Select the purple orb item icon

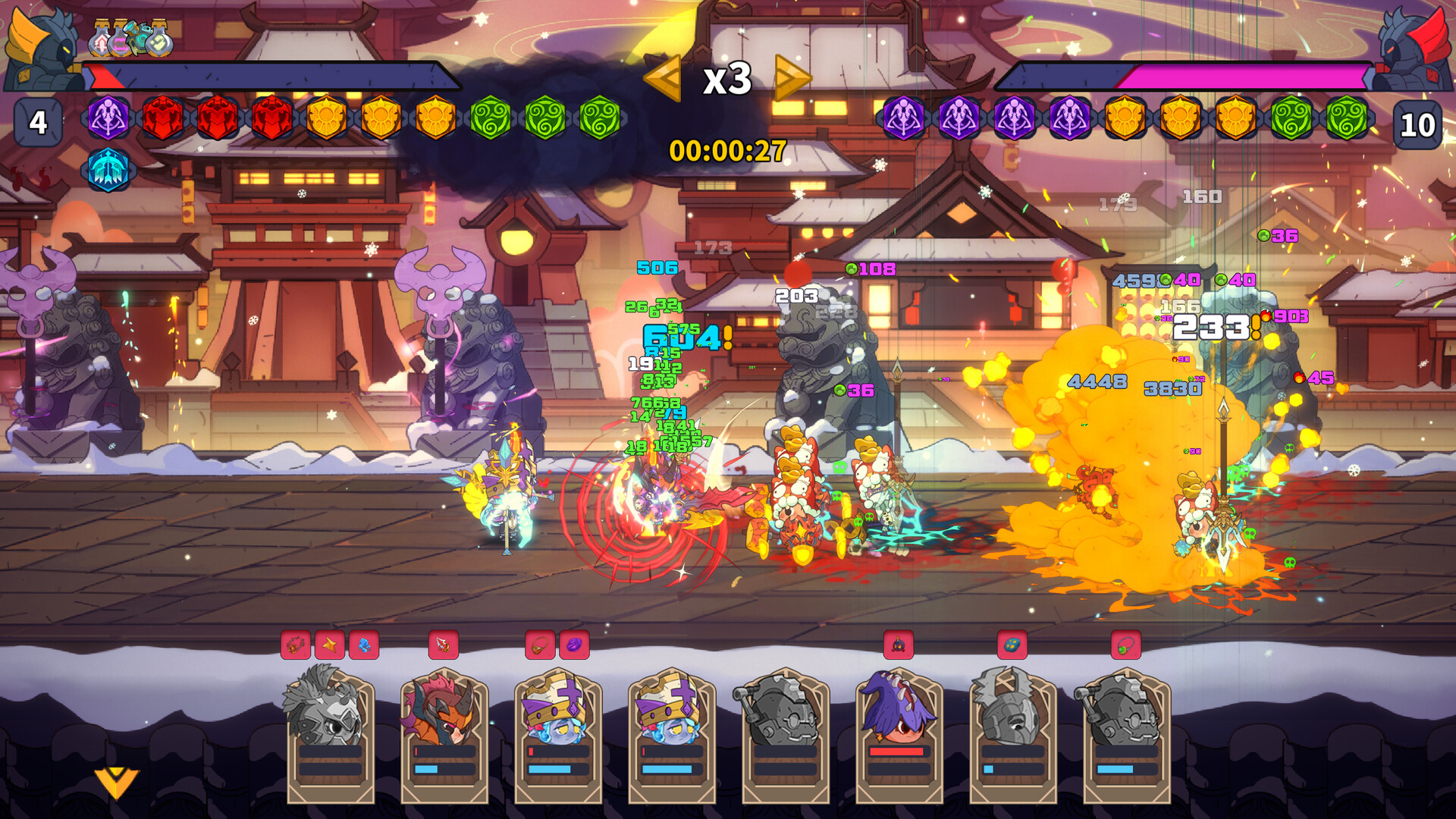574,645
